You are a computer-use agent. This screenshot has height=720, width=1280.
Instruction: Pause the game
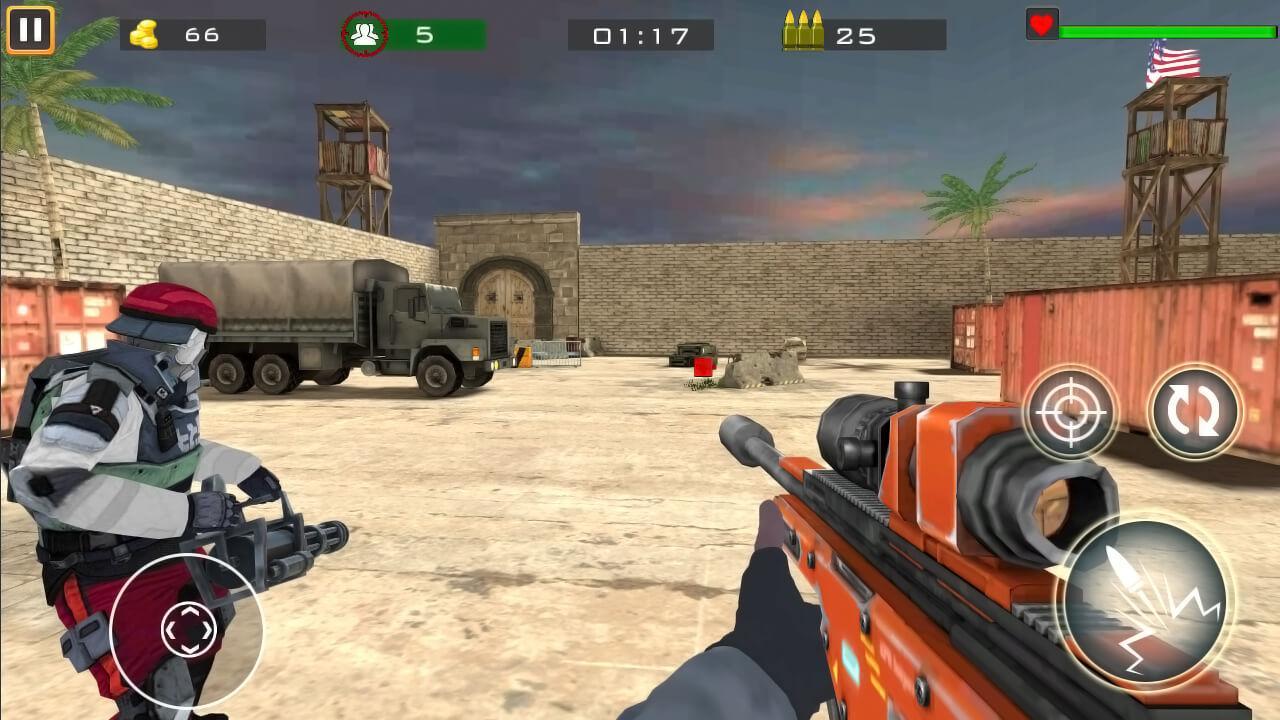pos(31,30)
